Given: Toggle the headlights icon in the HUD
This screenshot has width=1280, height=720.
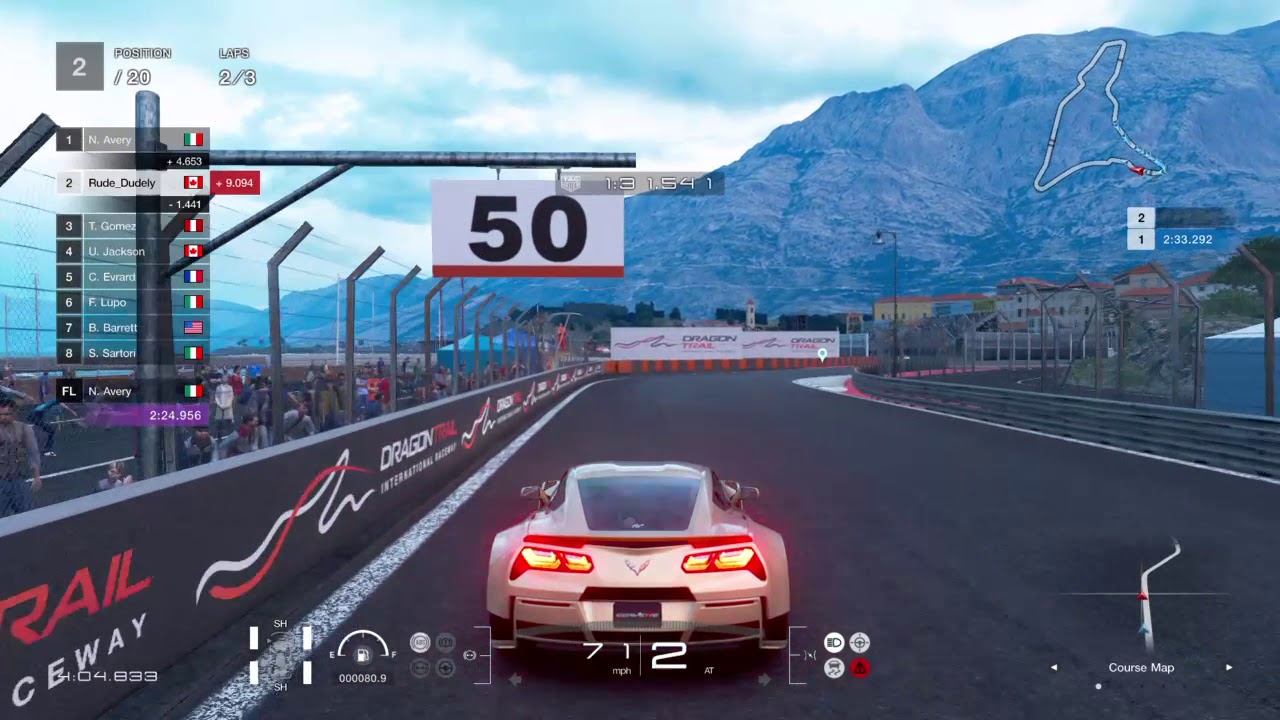Looking at the screenshot, I should pos(834,642).
